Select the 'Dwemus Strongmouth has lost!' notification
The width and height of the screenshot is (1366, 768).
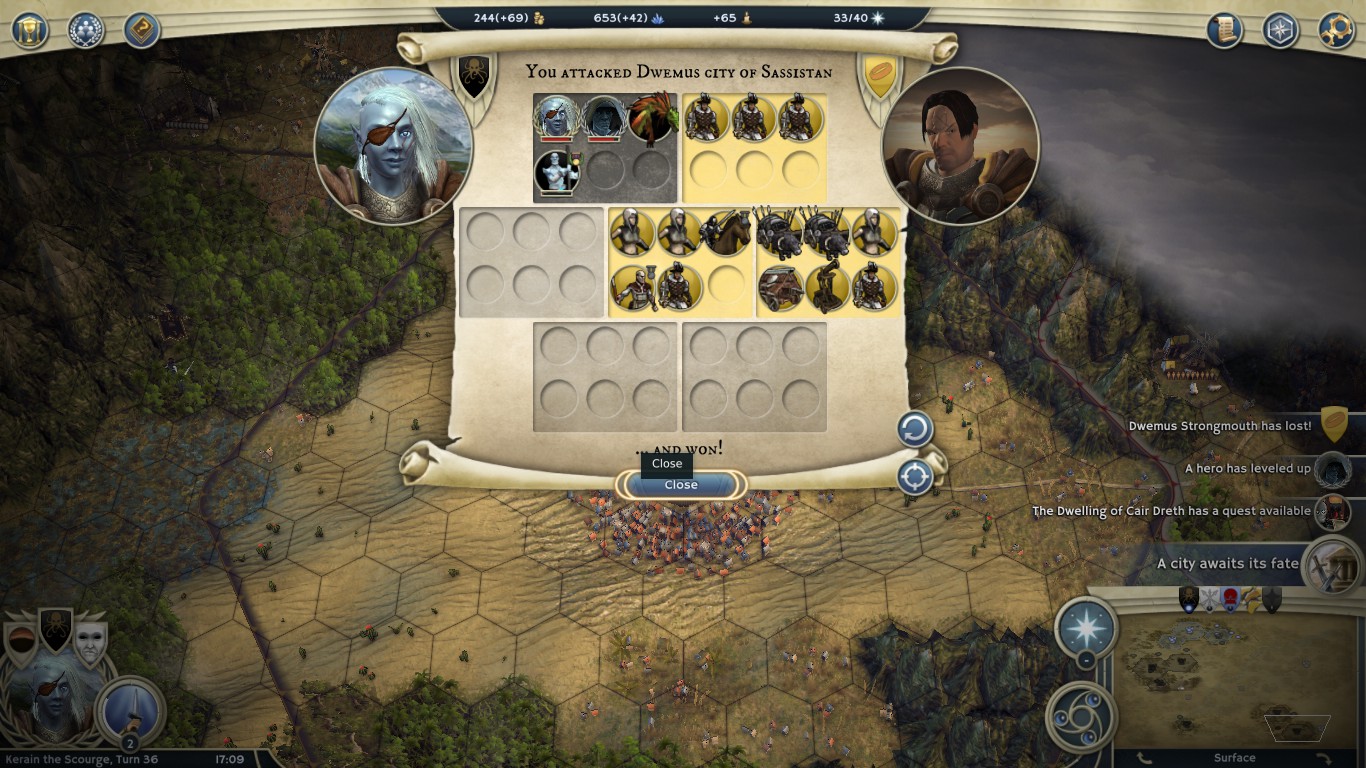click(x=1220, y=426)
